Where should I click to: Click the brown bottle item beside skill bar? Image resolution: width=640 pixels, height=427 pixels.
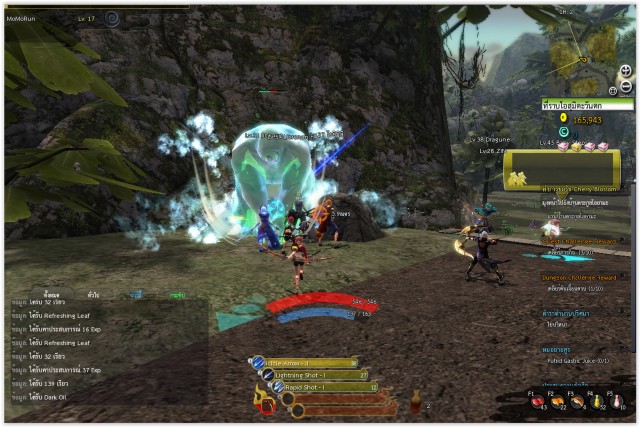click(414, 403)
